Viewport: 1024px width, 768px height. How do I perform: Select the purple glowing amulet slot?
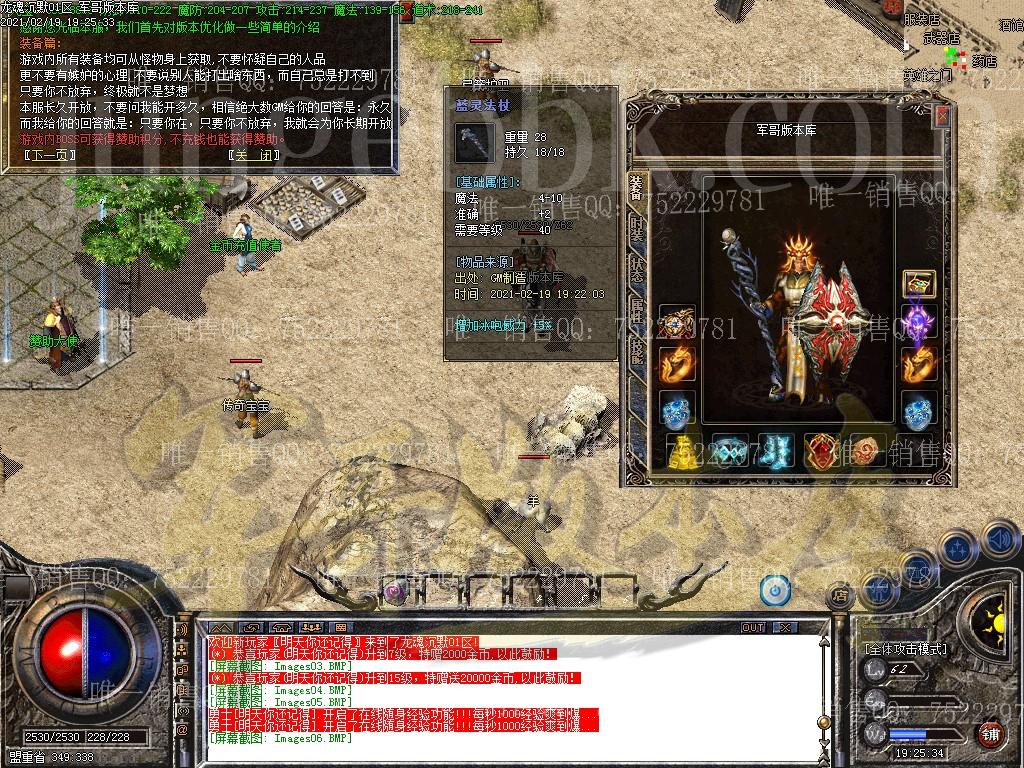pos(919,324)
